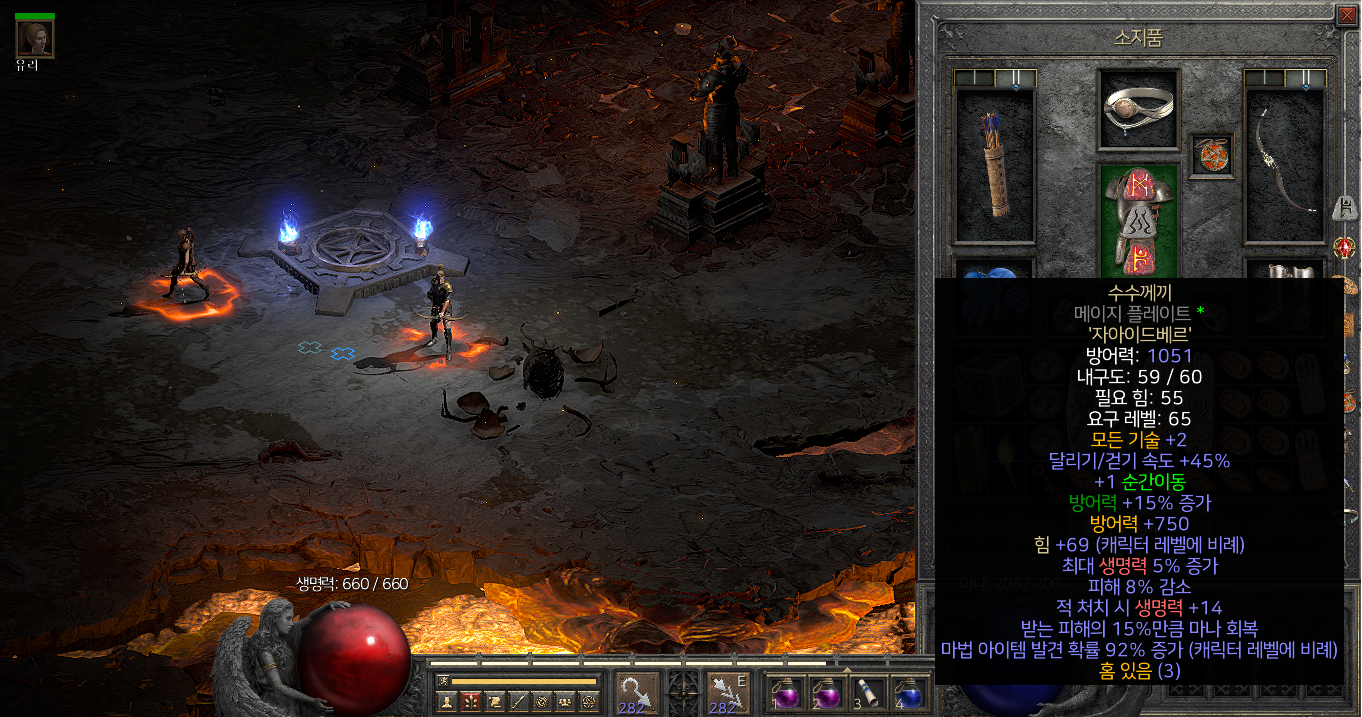Screen dimensions: 1362x717
Task: Open the party screen with two-figures button
Action: [566, 702]
